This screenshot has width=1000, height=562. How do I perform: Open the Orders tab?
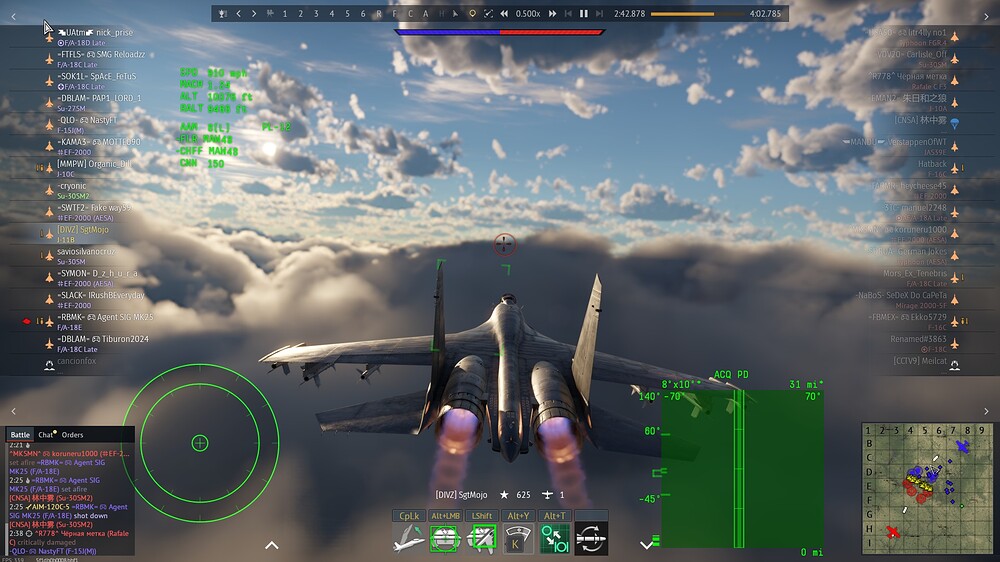click(72, 435)
